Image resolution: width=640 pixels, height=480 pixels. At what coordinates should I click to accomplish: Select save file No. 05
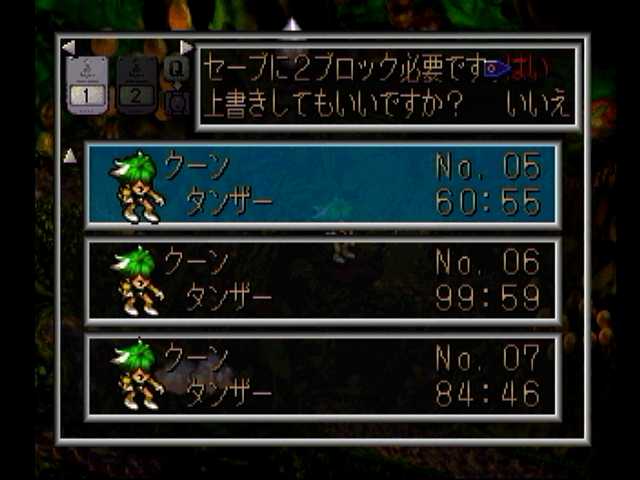click(x=322, y=183)
